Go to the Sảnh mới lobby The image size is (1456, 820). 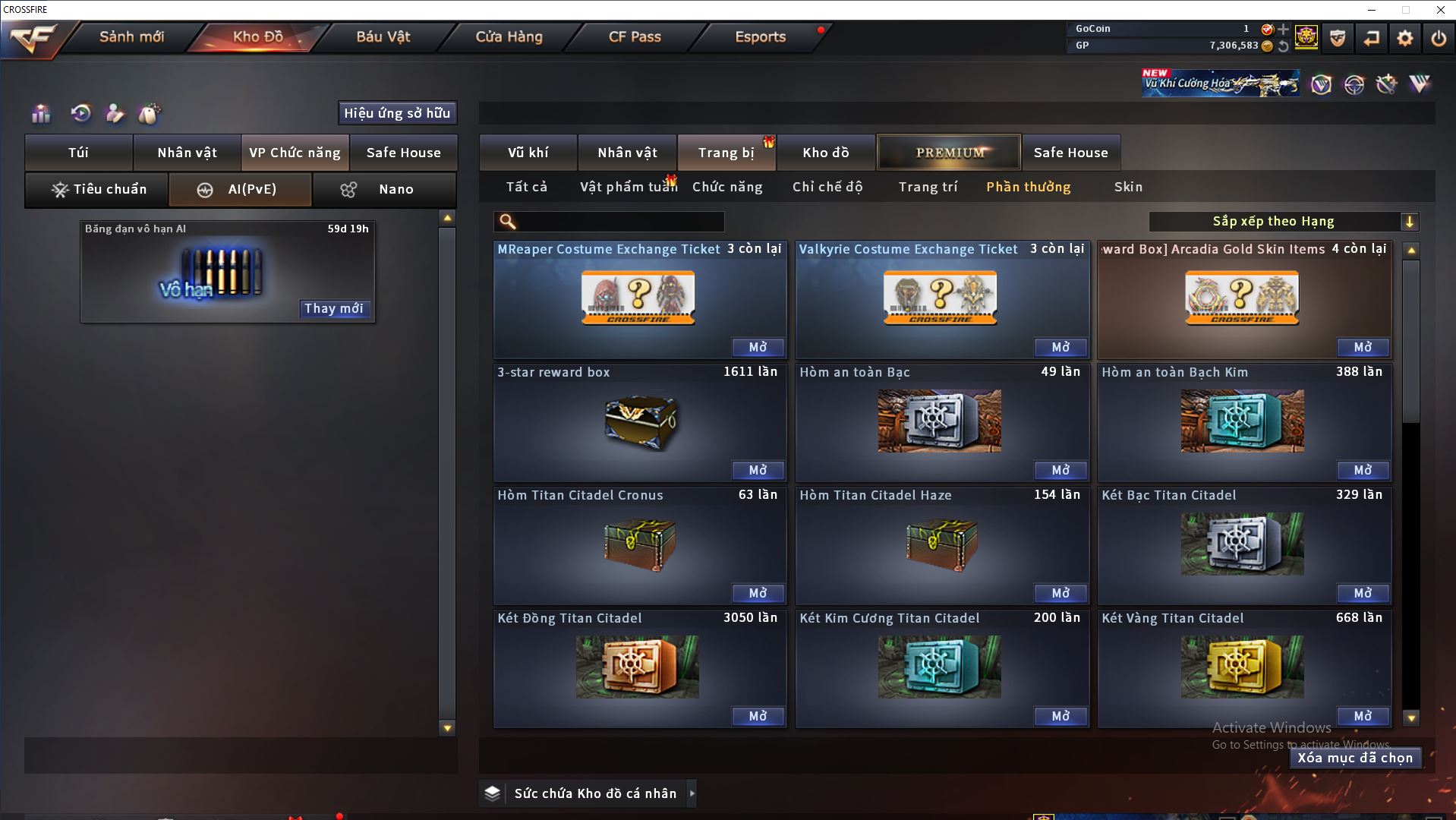[131, 36]
